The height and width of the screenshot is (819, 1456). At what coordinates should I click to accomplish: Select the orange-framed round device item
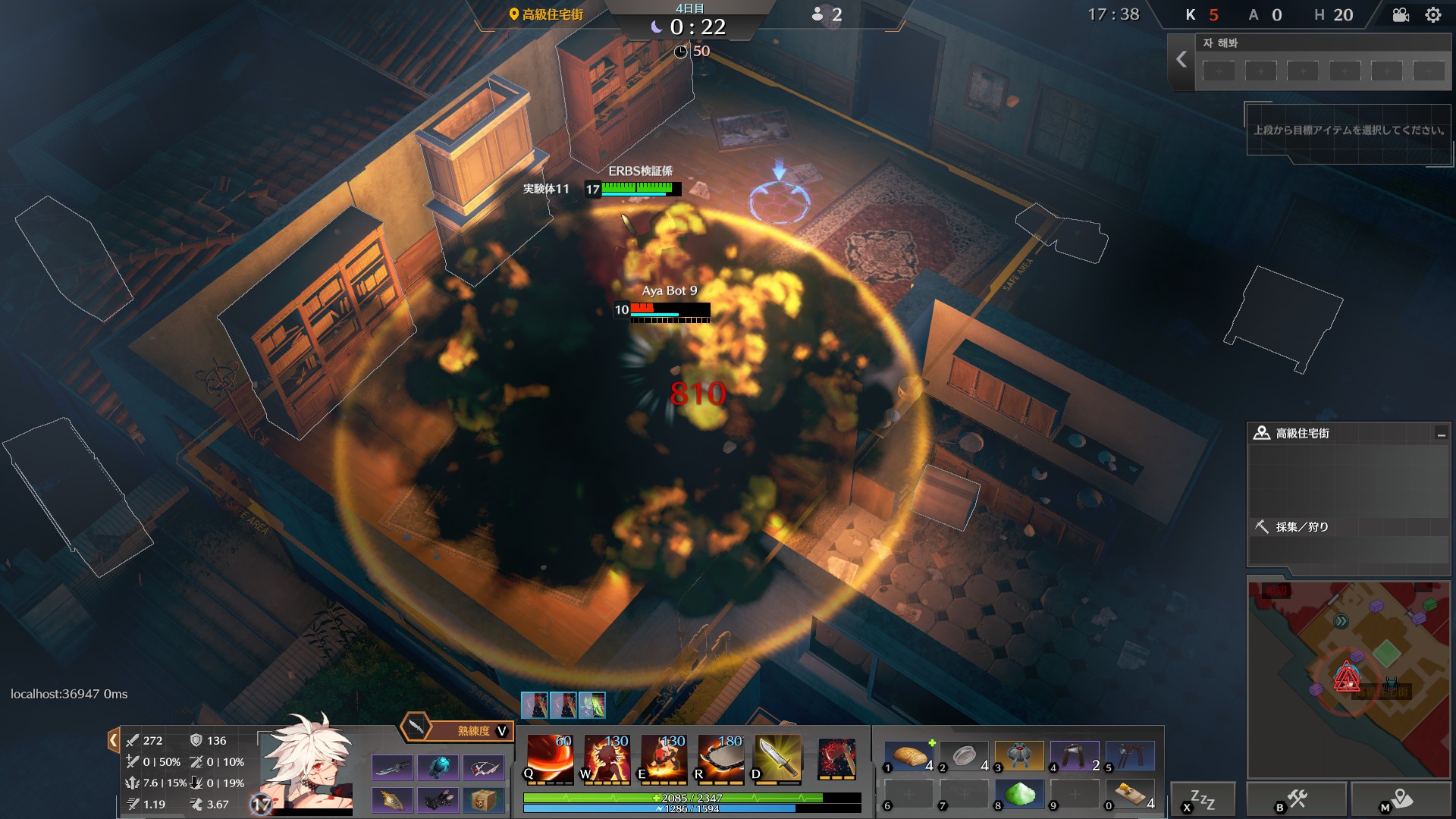(1019, 756)
